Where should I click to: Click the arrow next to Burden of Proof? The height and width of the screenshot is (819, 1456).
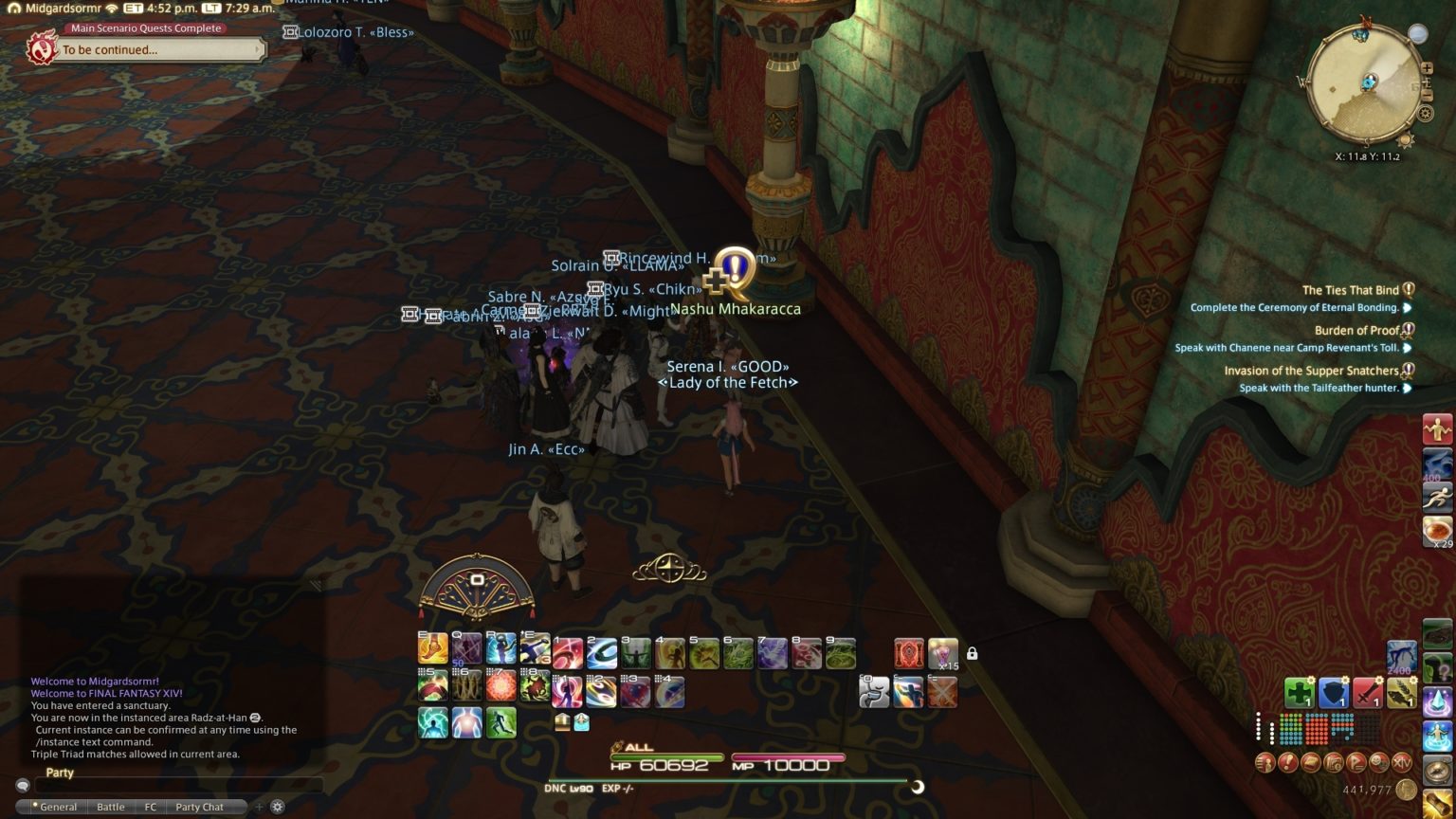[1407, 348]
